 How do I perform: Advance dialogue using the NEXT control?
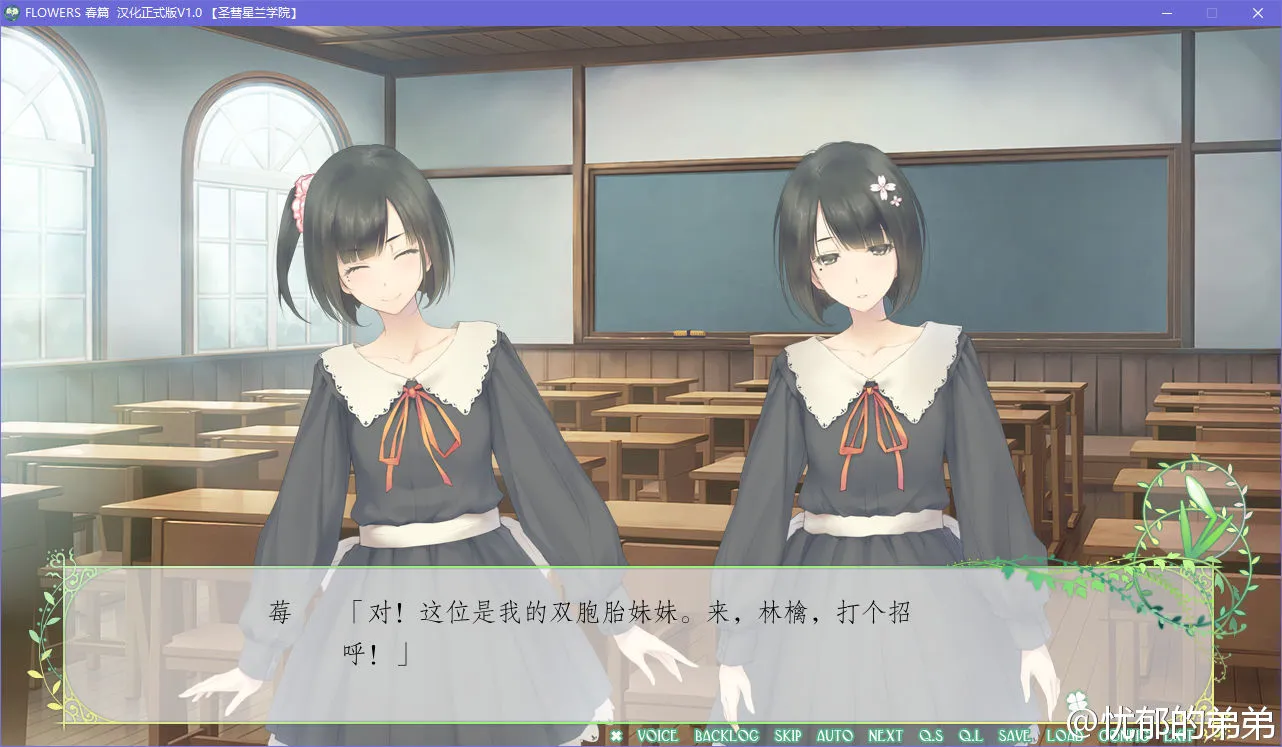pyautogui.click(x=885, y=736)
